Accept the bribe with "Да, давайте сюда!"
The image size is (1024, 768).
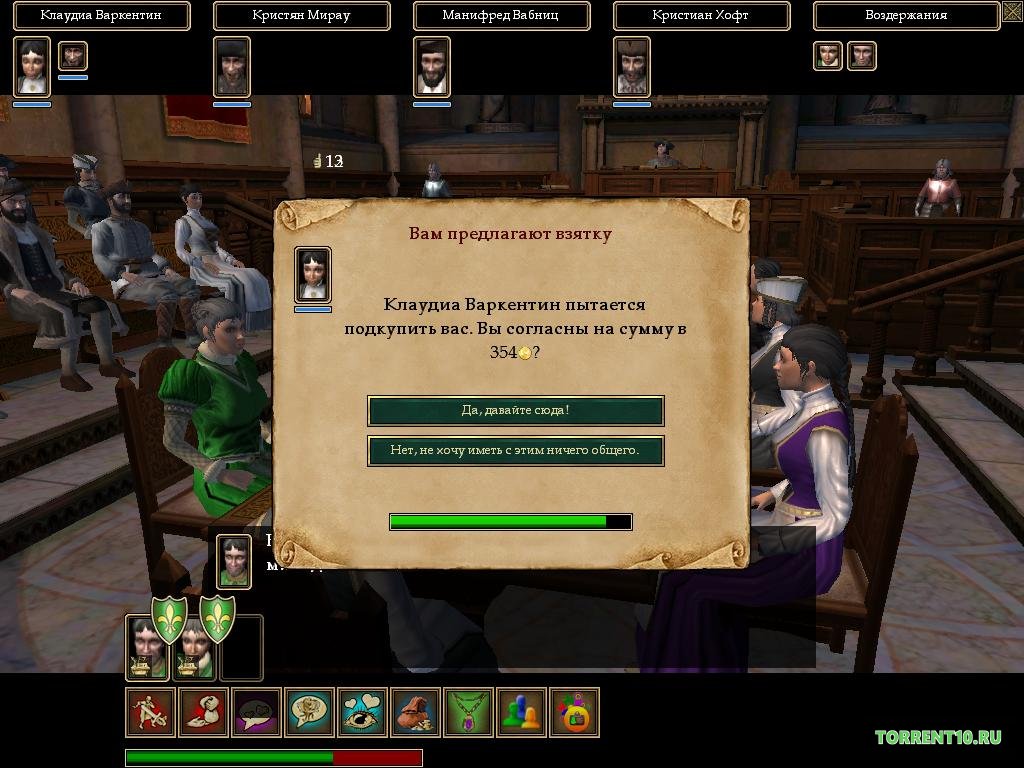click(515, 410)
